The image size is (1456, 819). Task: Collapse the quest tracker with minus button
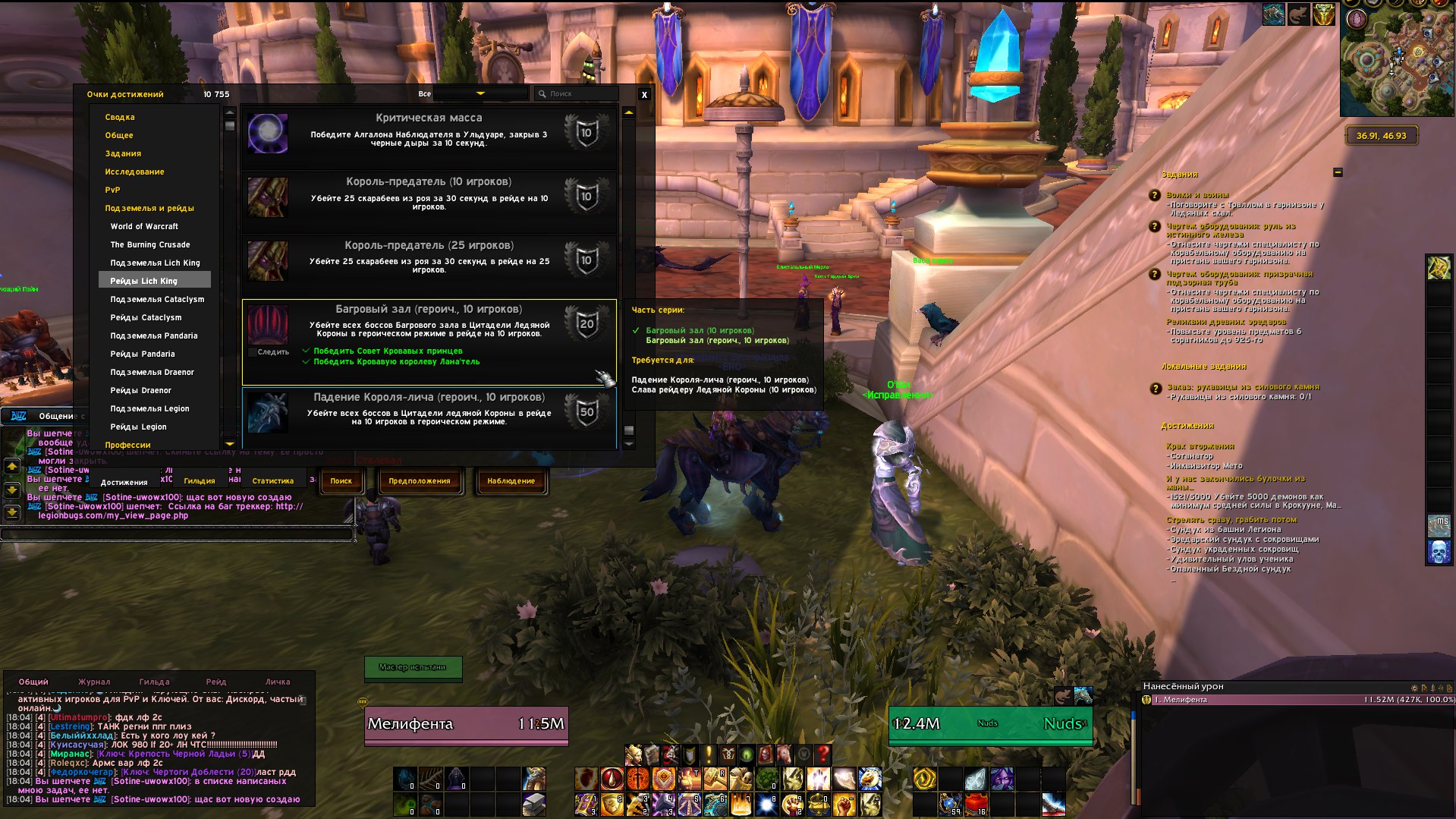1338,173
